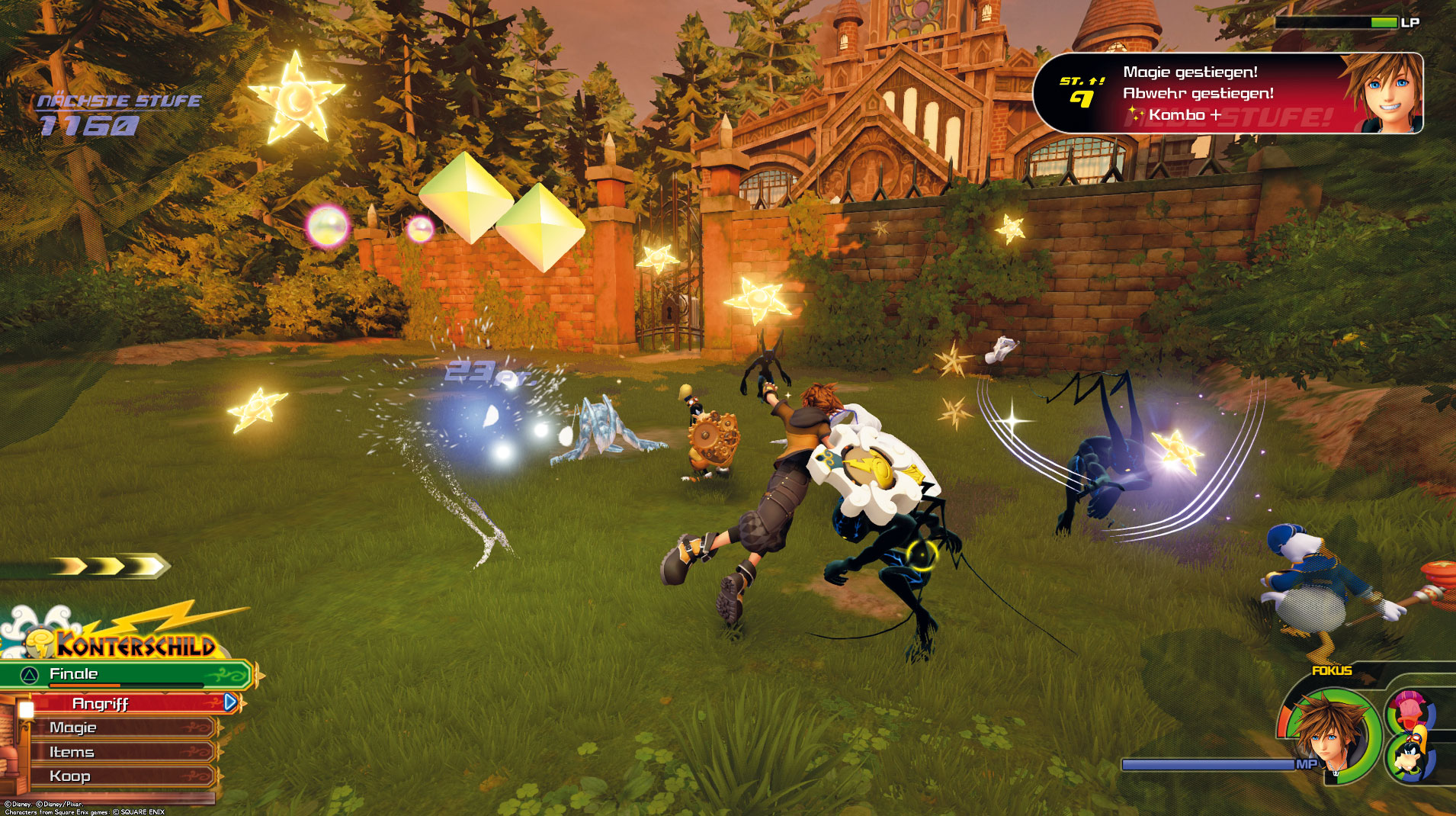This screenshot has height=816, width=1456.
Task: Select Goofy's party portrait icon
Action: (x=1410, y=757)
